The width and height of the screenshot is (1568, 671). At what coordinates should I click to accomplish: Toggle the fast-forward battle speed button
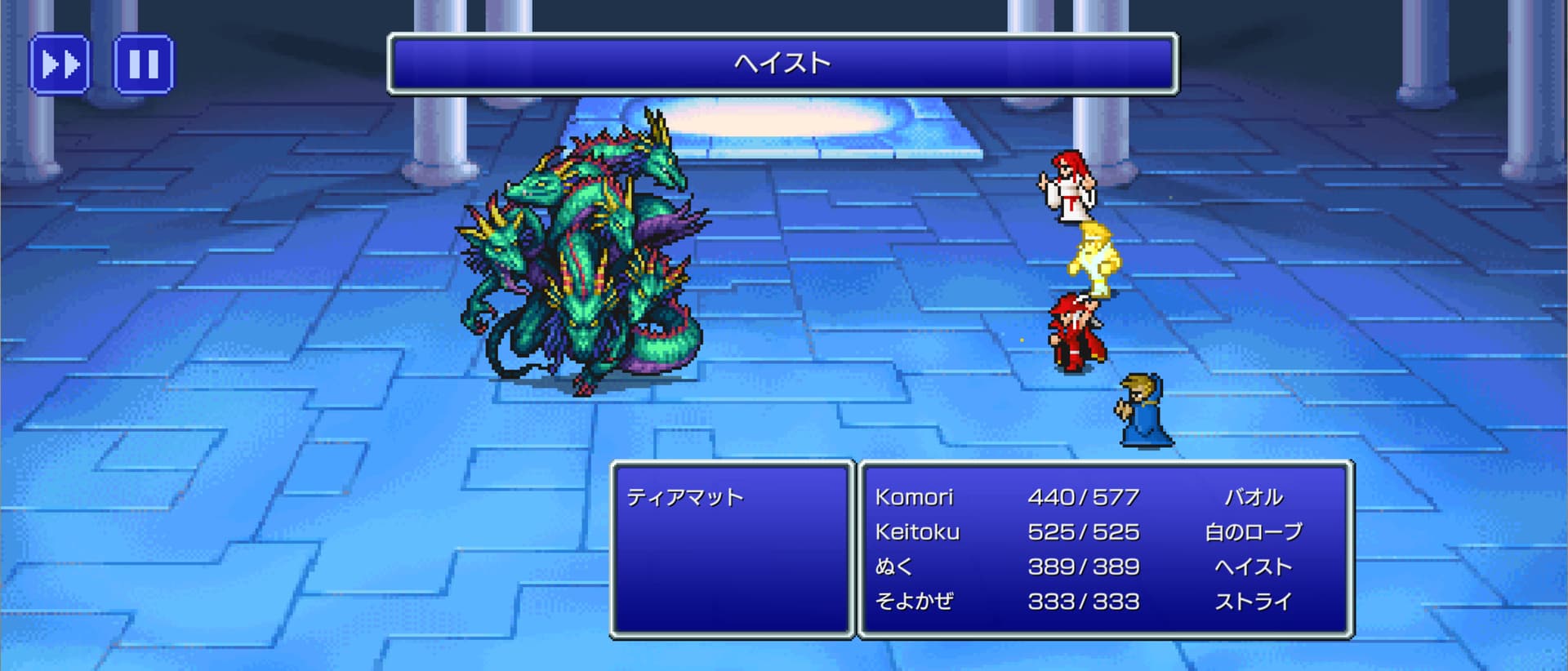click(60, 64)
